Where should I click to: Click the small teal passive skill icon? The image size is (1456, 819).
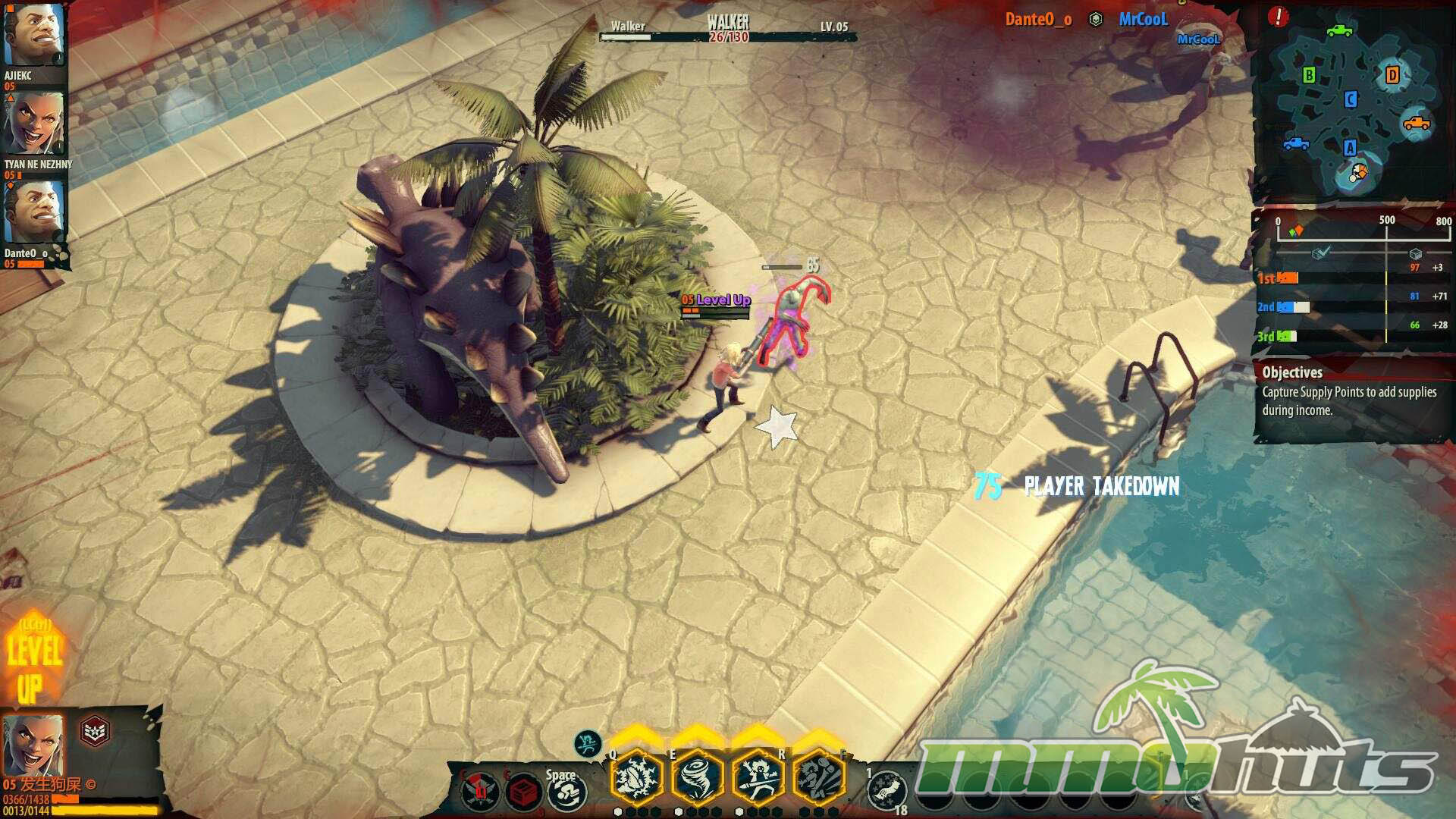587,743
